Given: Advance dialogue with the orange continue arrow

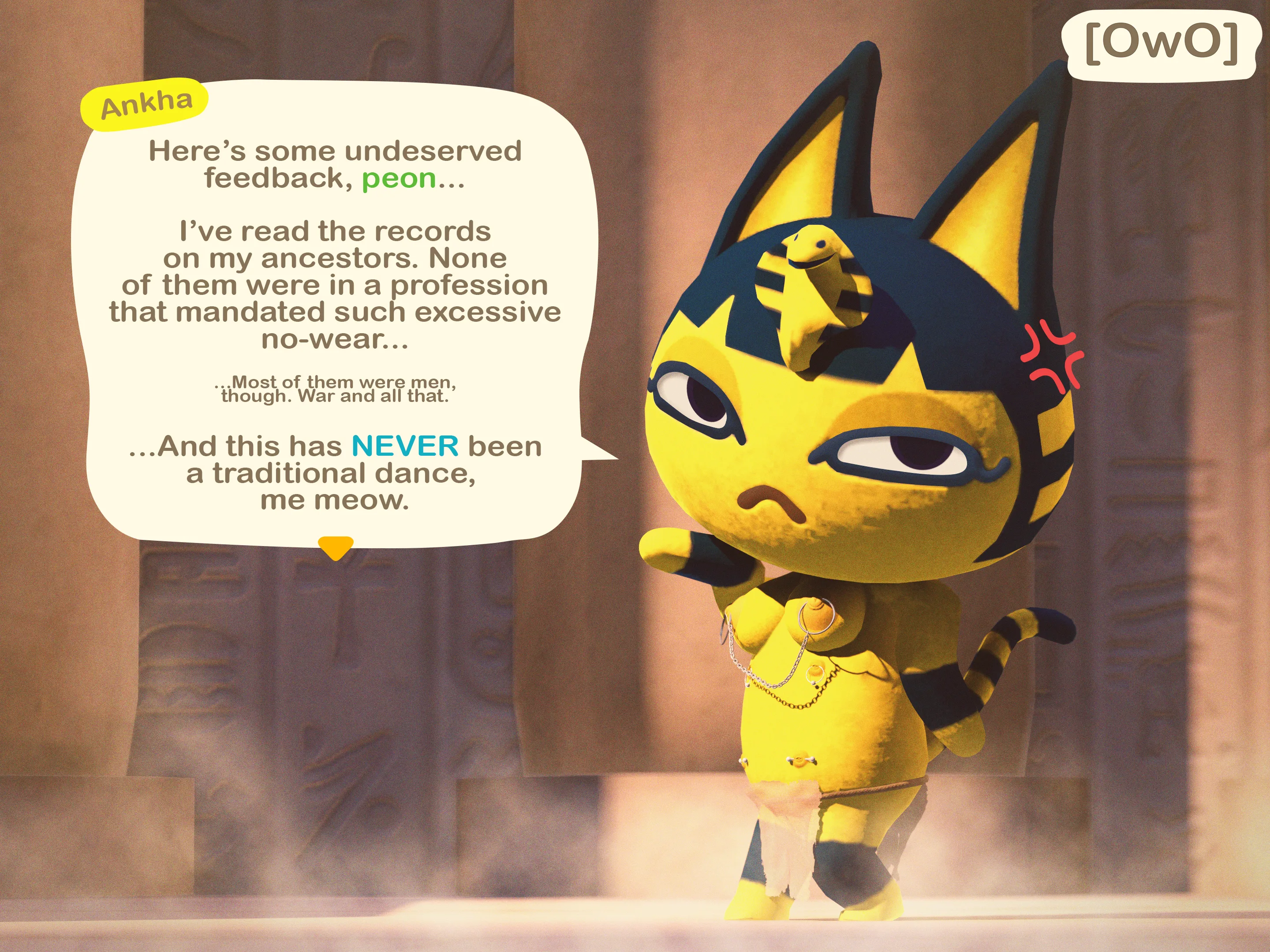Looking at the screenshot, I should coord(335,547).
